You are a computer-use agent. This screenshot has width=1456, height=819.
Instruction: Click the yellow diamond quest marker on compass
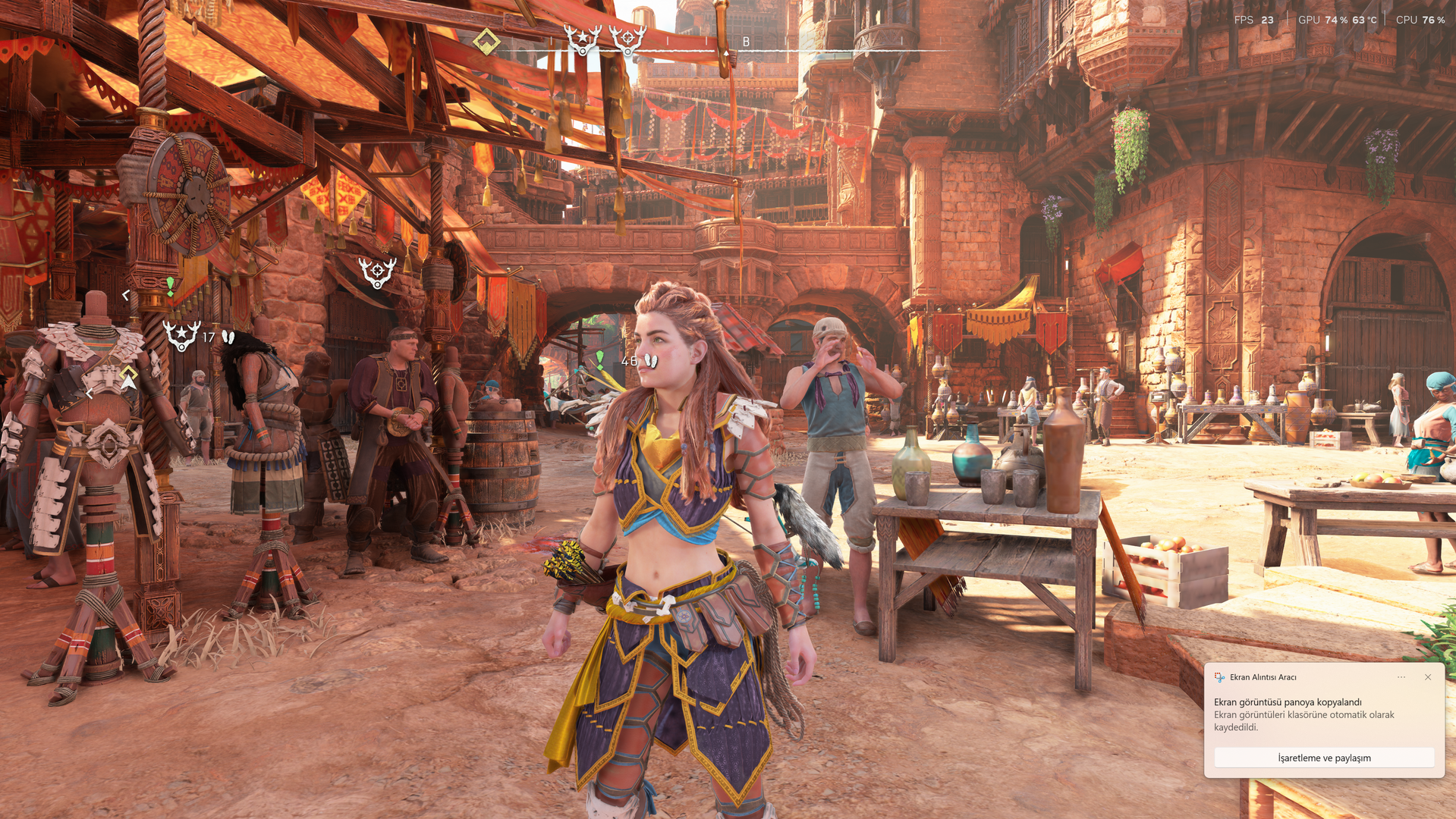[x=486, y=42]
